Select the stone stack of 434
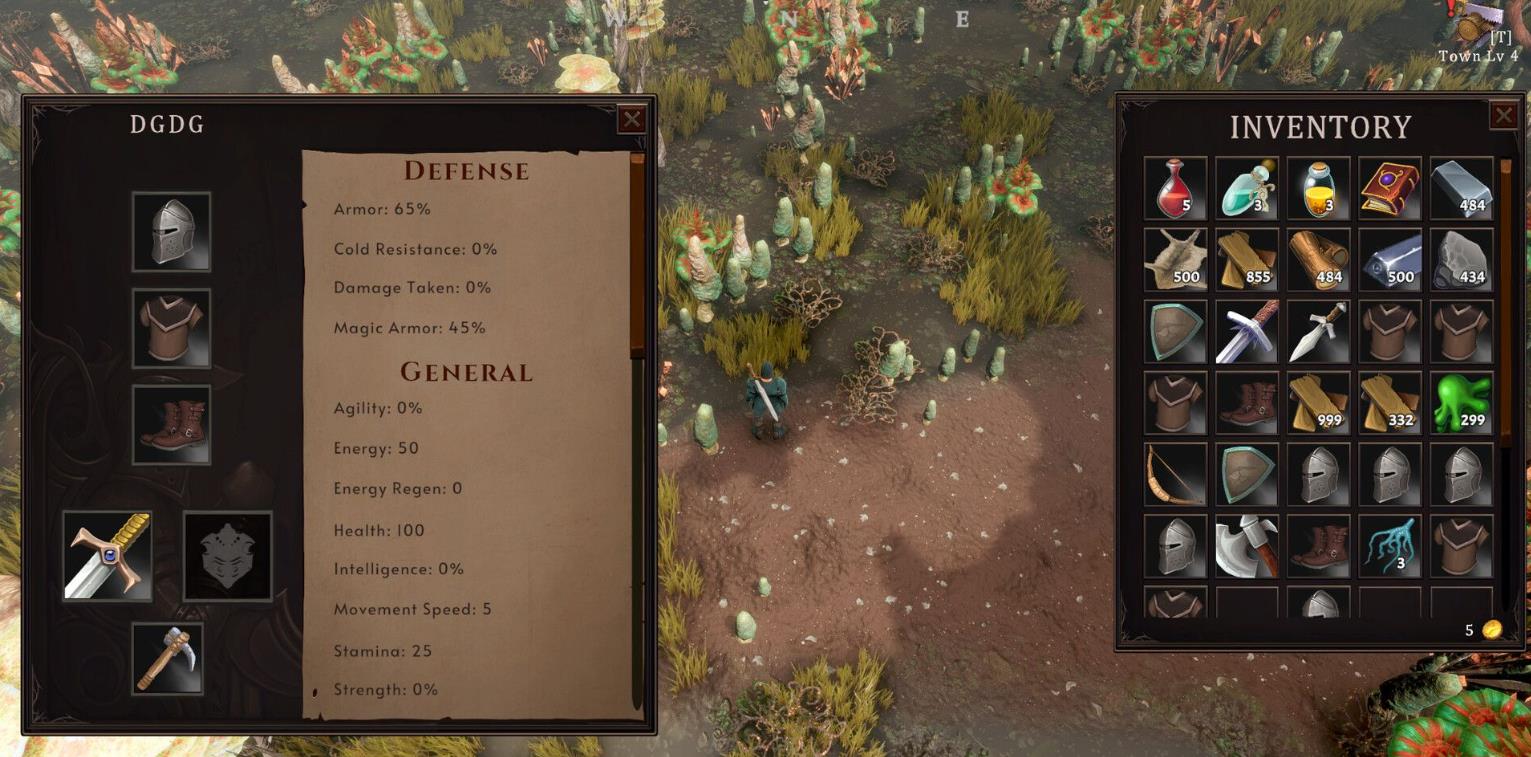This screenshot has height=757, width=1531. pyautogui.click(x=1462, y=260)
